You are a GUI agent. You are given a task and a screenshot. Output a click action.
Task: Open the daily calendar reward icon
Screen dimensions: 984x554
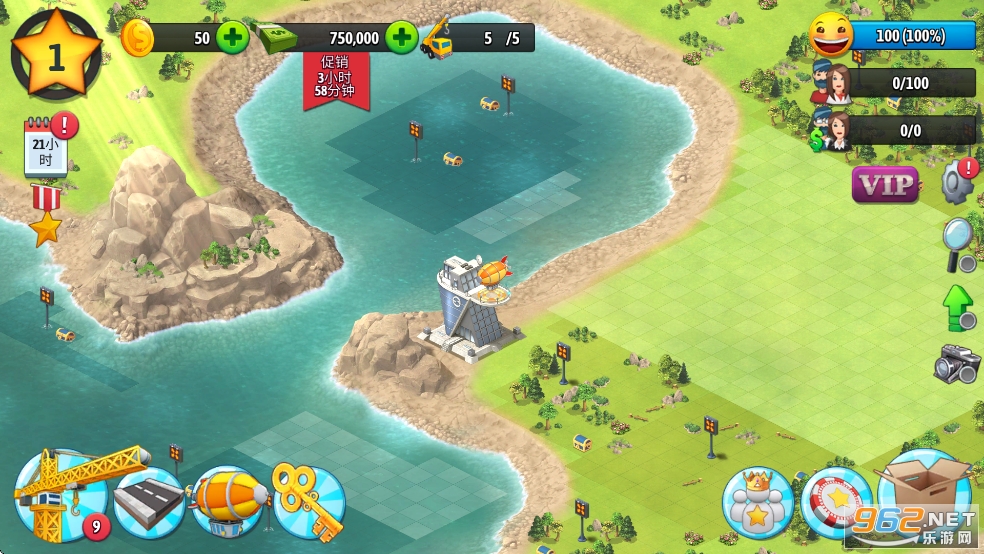pyautogui.click(x=46, y=148)
